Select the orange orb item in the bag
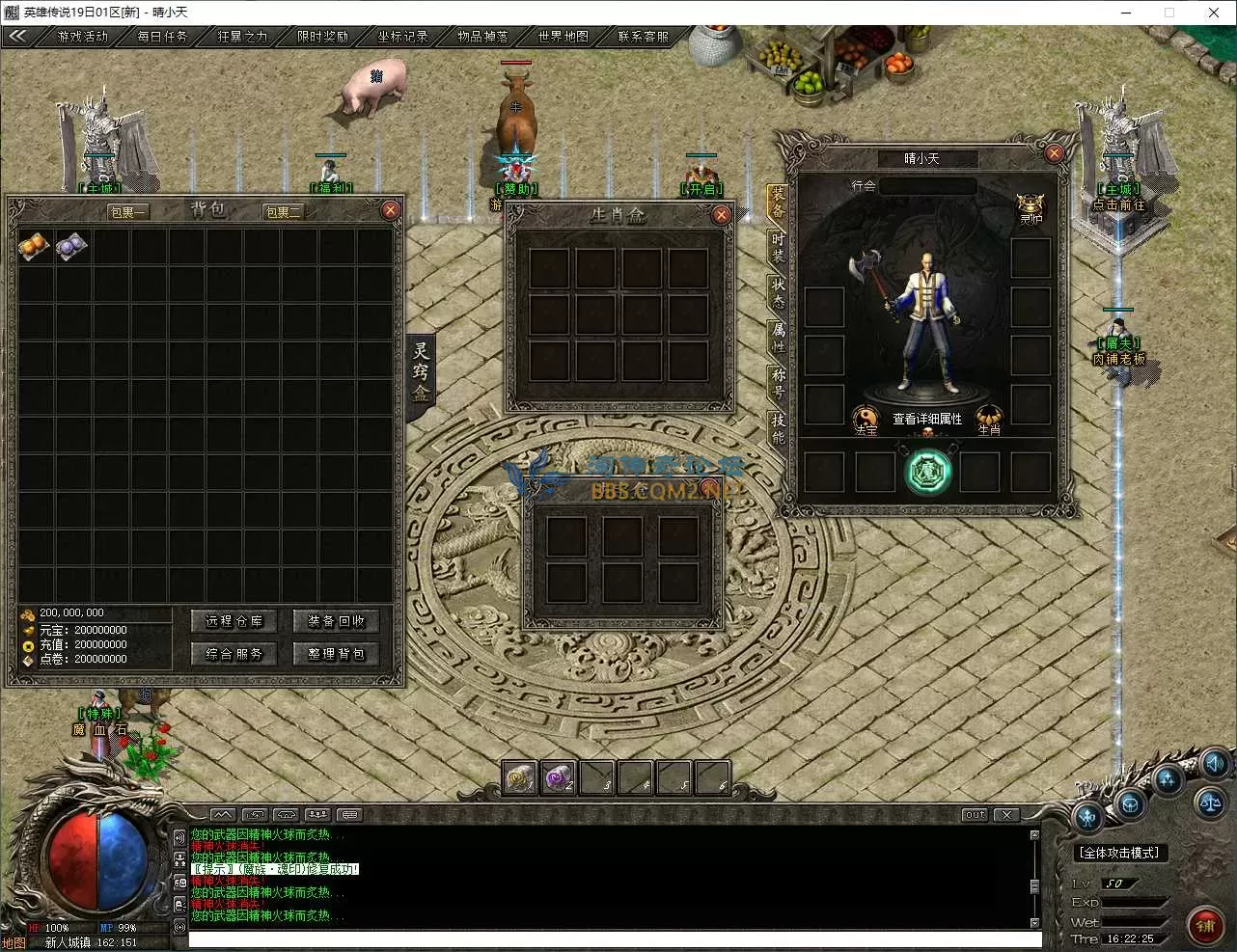Viewport: 1237px width, 952px height. [35, 247]
